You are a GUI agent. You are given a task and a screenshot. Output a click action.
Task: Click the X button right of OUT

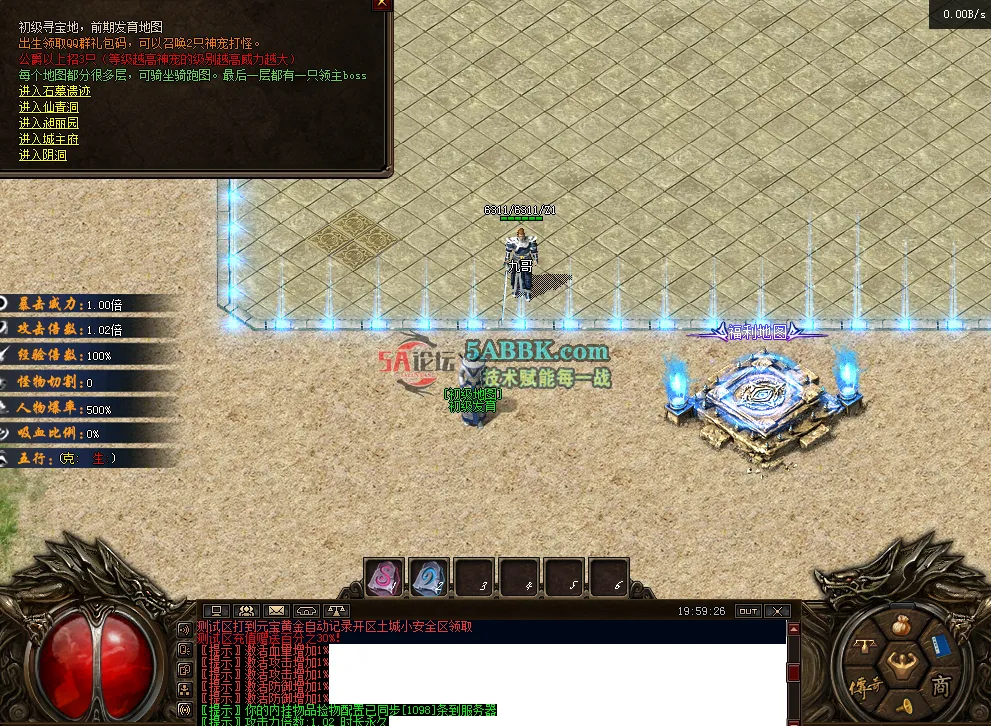coord(777,610)
